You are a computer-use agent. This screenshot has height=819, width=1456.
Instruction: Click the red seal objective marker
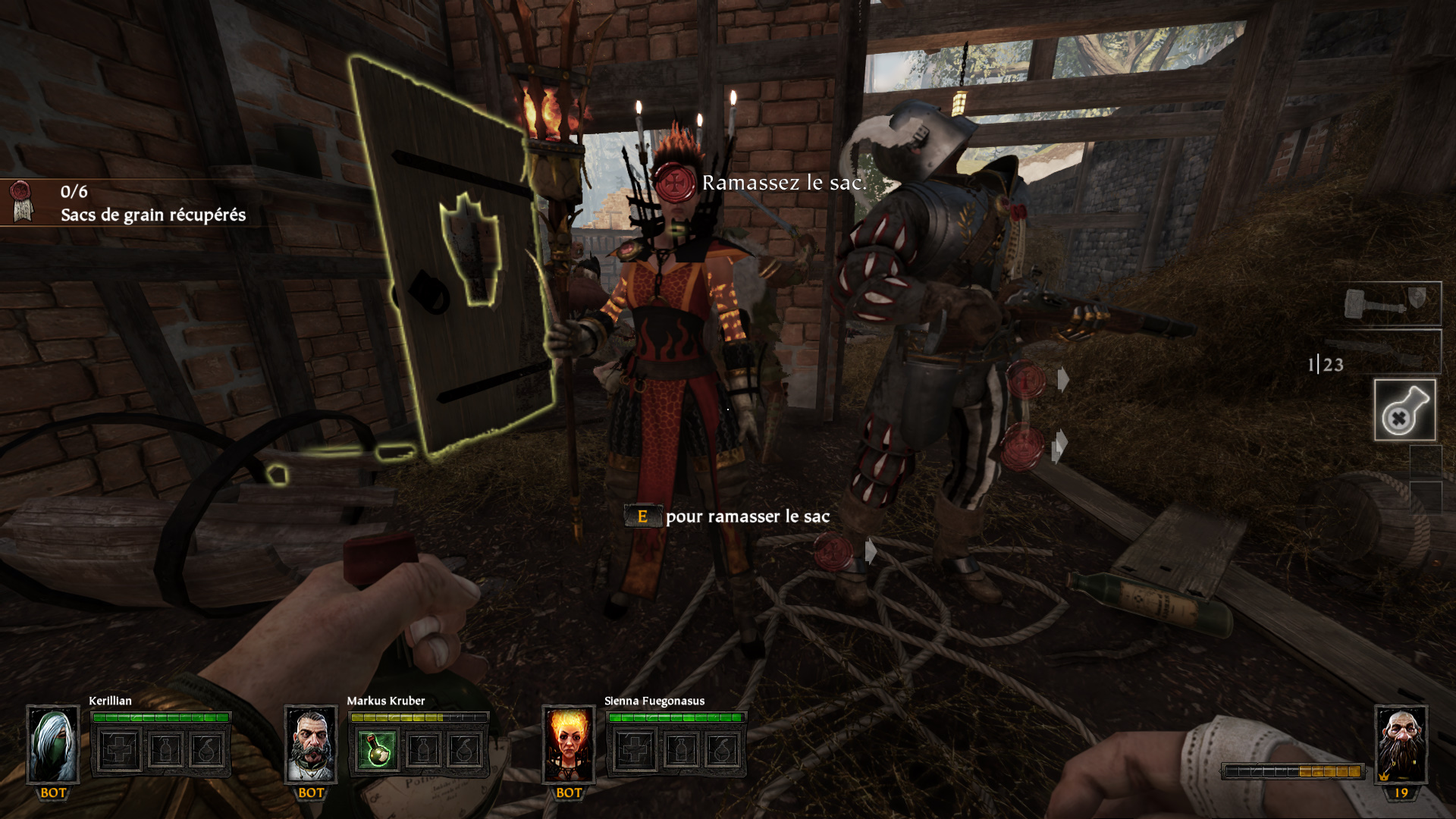tap(675, 182)
